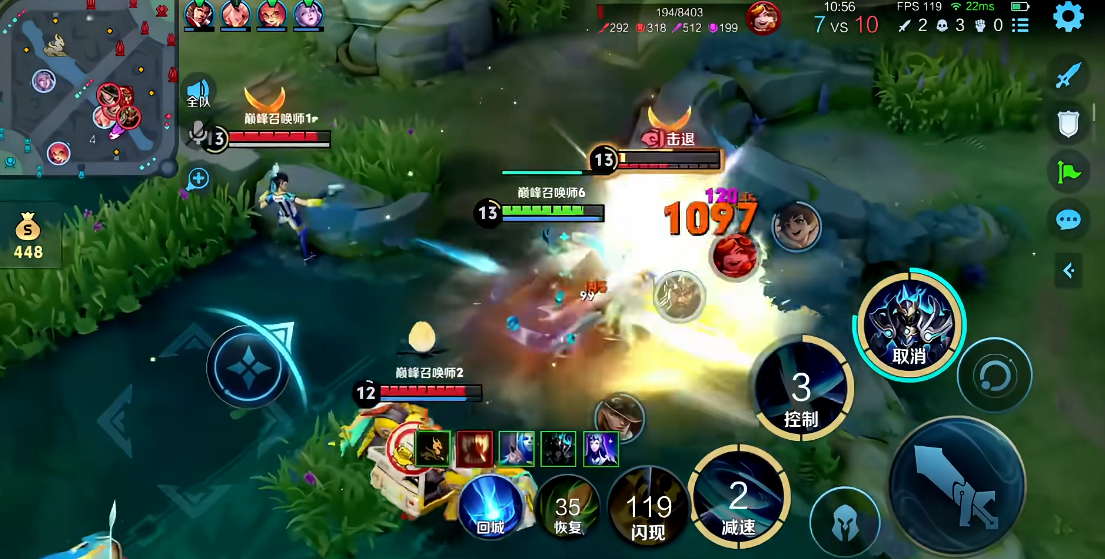Toggle the 全队 team voice speaker
This screenshot has width=1105, height=559.
point(199,92)
